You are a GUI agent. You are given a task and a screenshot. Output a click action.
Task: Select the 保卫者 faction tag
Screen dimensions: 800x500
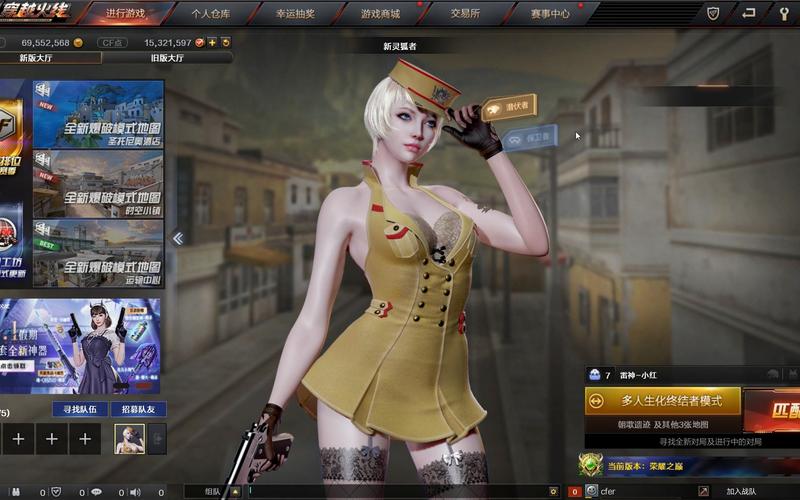pos(530,138)
